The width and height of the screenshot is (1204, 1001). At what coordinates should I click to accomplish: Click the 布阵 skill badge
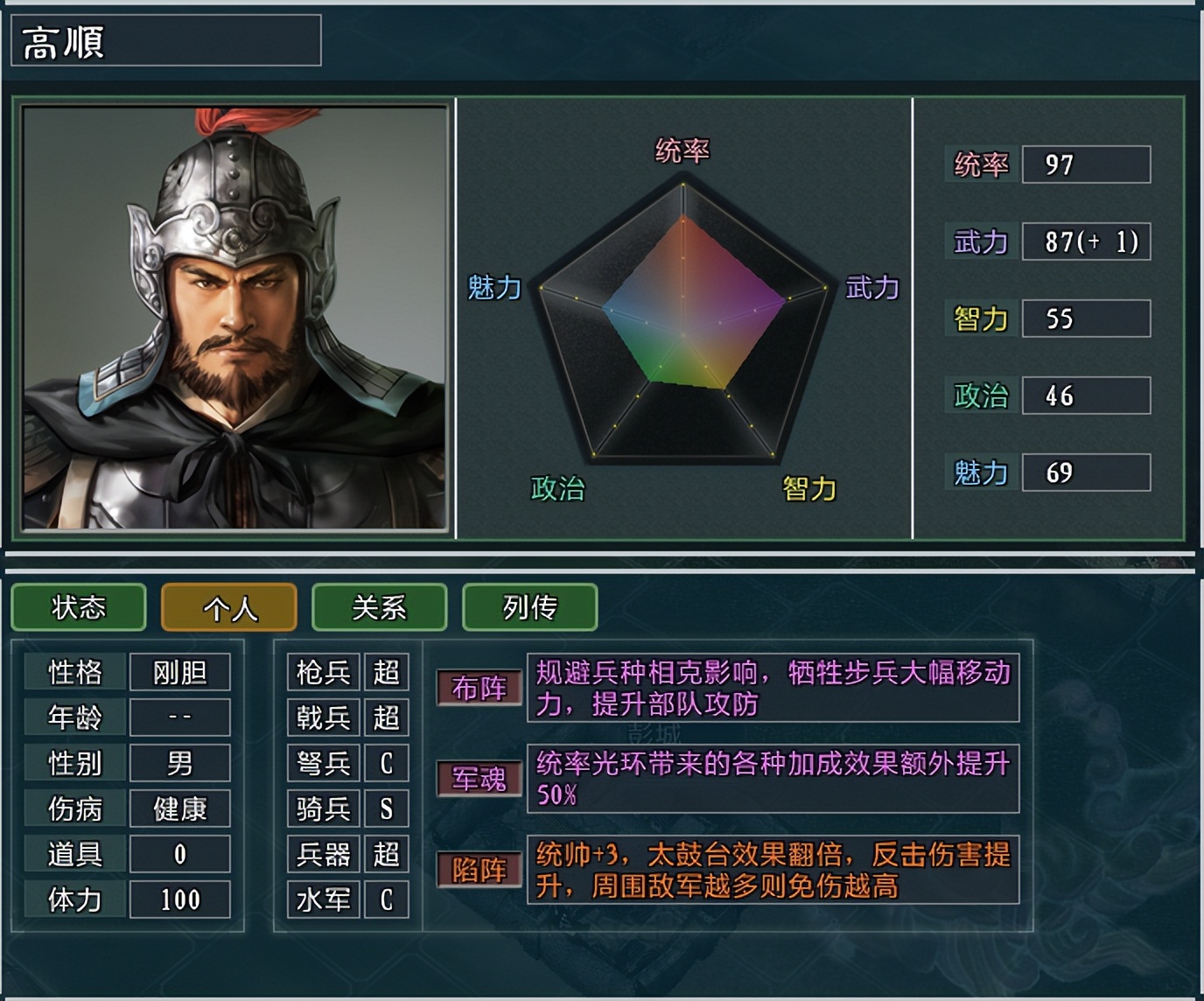[x=479, y=689]
